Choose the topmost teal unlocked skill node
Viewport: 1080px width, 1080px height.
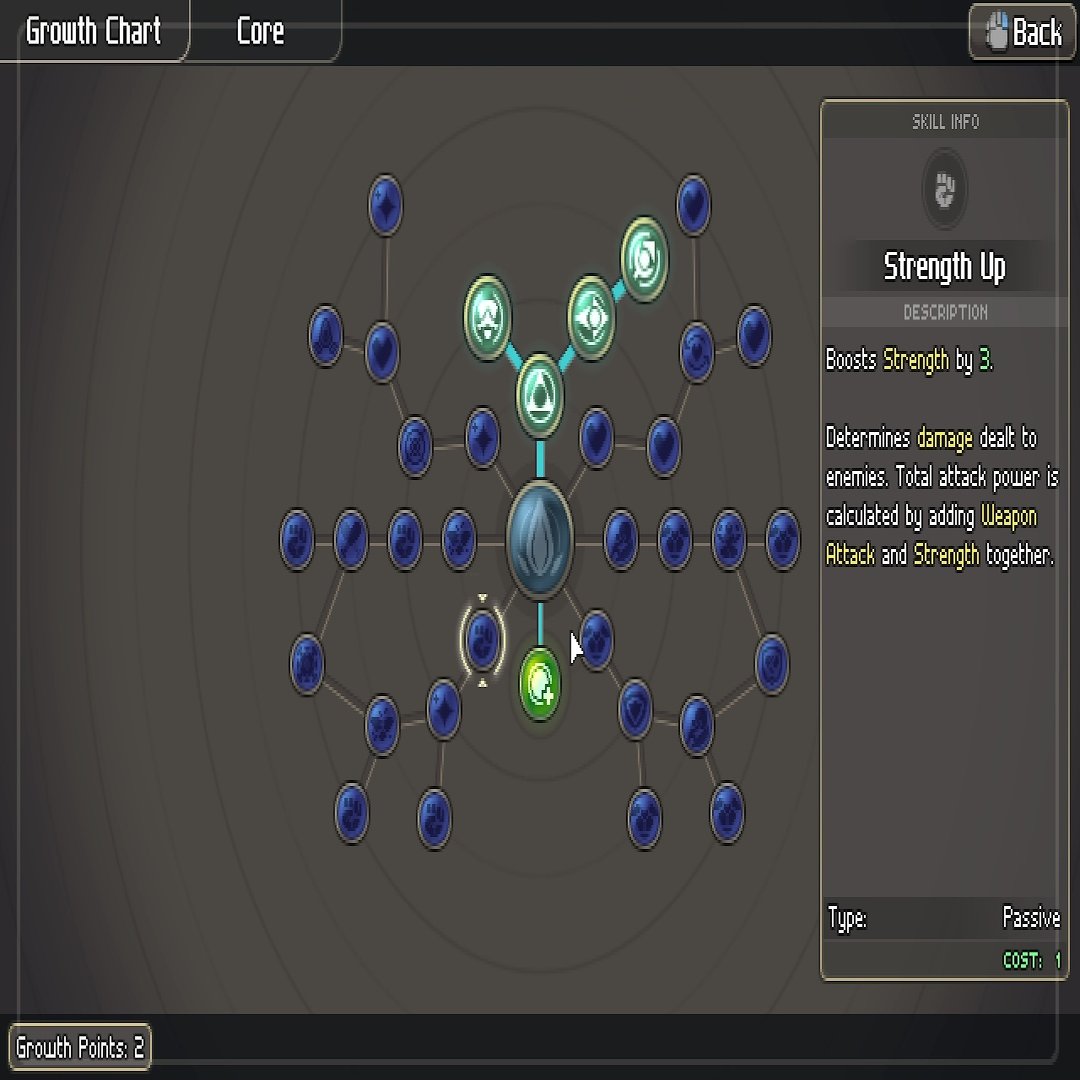[x=645, y=259]
